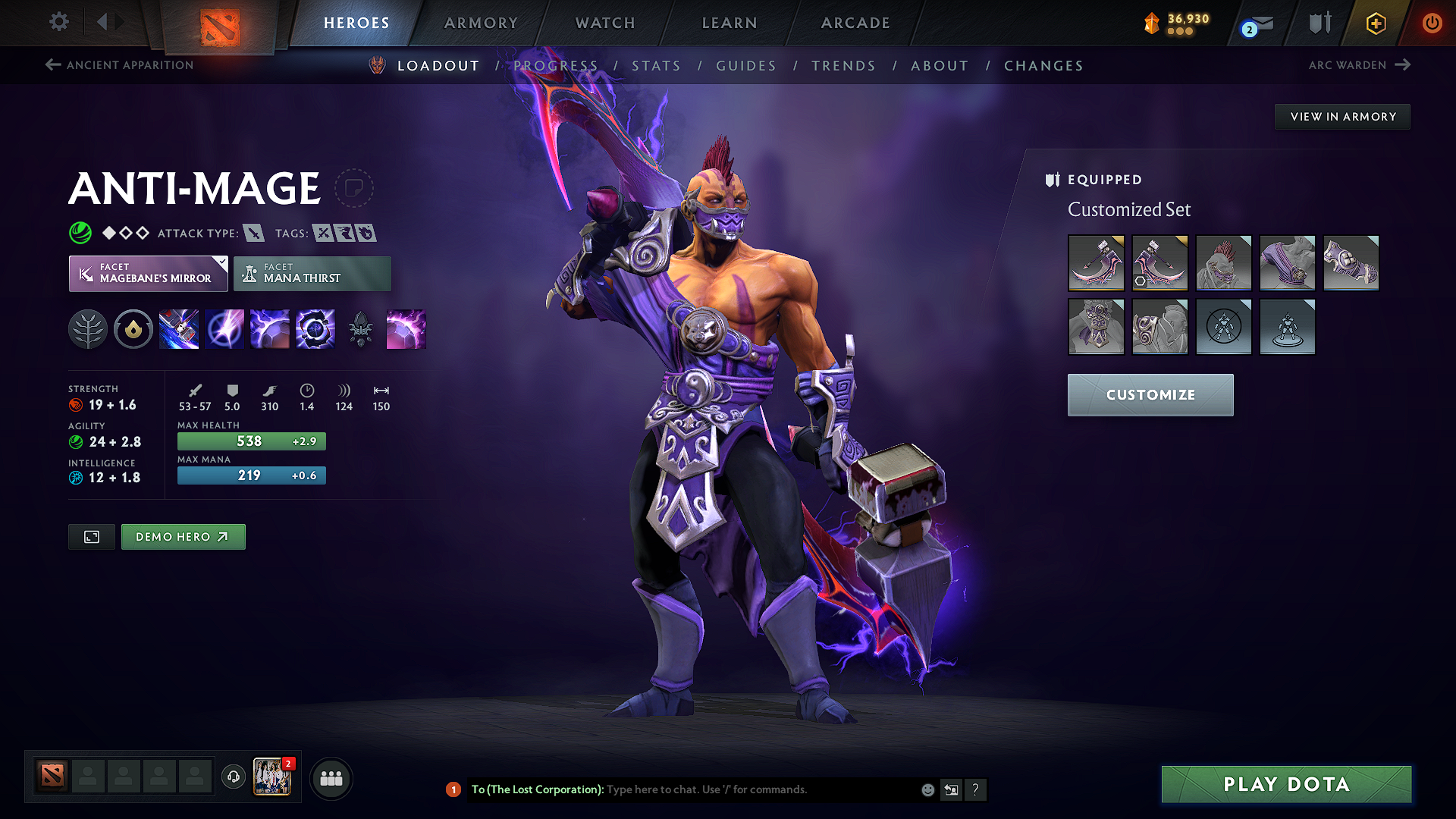Select the Magebane's Mirror facet
The image size is (1456, 819).
coord(148,273)
